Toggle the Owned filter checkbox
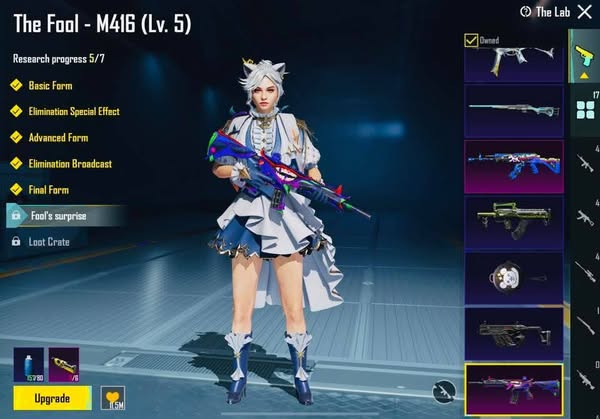Viewport: 600px width, 419px height. click(471, 40)
